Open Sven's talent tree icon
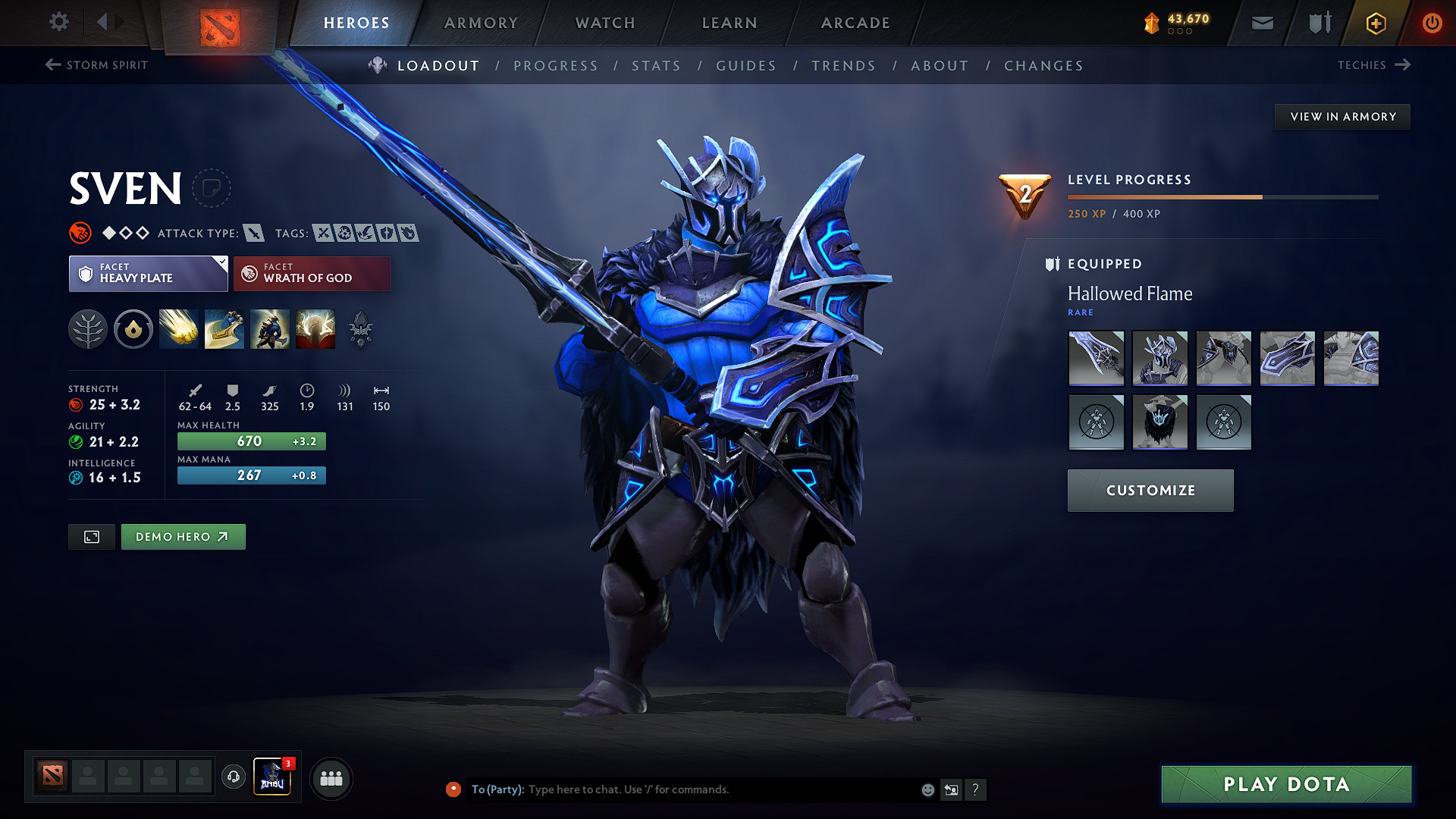 point(88,329)
